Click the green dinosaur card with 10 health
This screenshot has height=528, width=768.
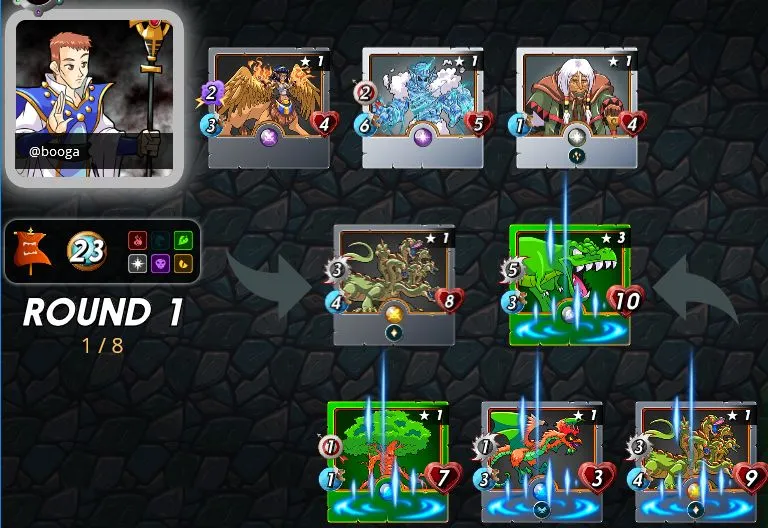click(568, 280)
